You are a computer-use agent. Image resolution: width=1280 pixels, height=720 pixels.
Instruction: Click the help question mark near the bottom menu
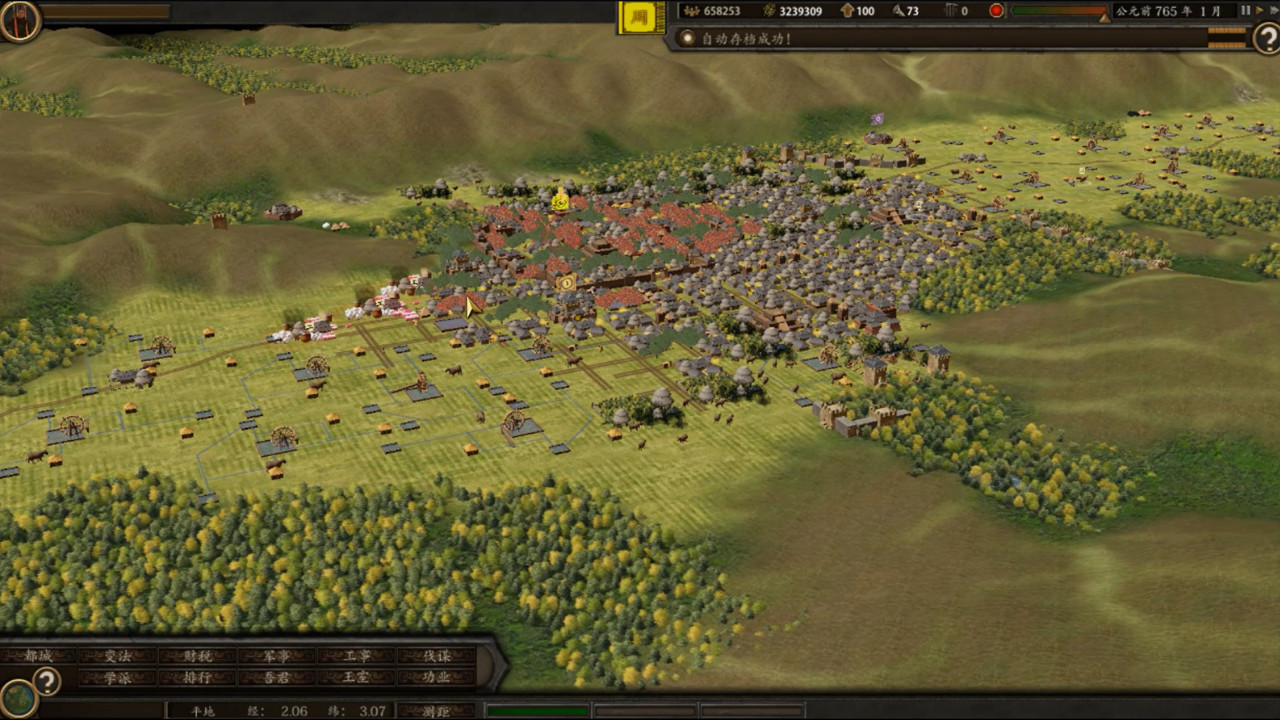click(46, 681)
